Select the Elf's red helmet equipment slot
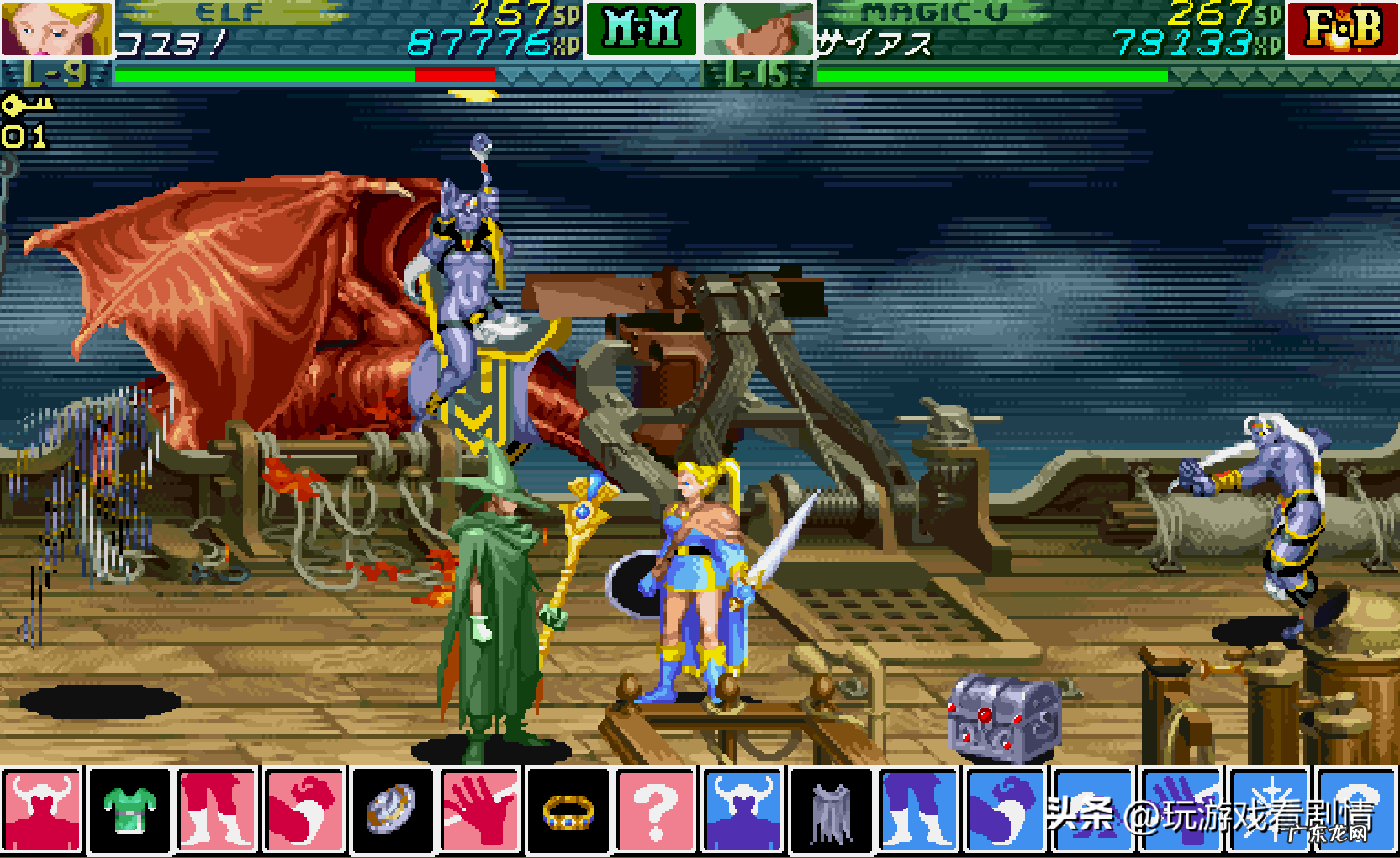1400x858 pixels. click(42, 810)
